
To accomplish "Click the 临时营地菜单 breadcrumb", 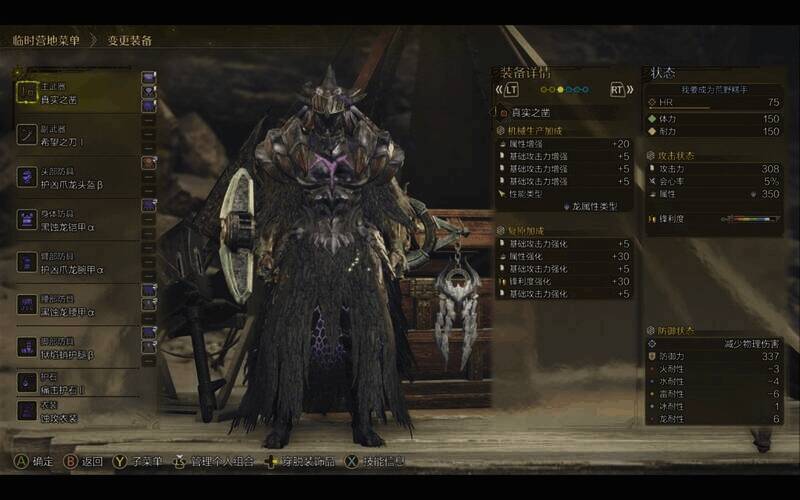I will (45, 41).
